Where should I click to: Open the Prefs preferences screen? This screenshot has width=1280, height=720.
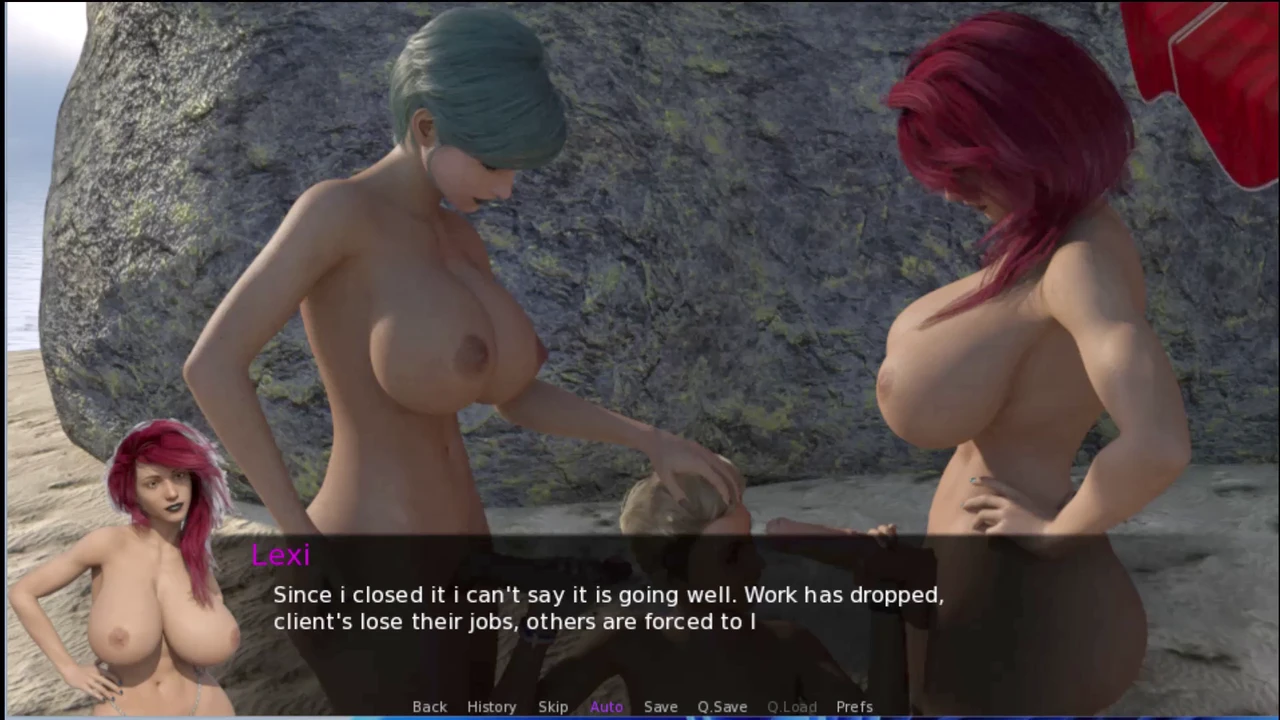(x=854, y=706)
